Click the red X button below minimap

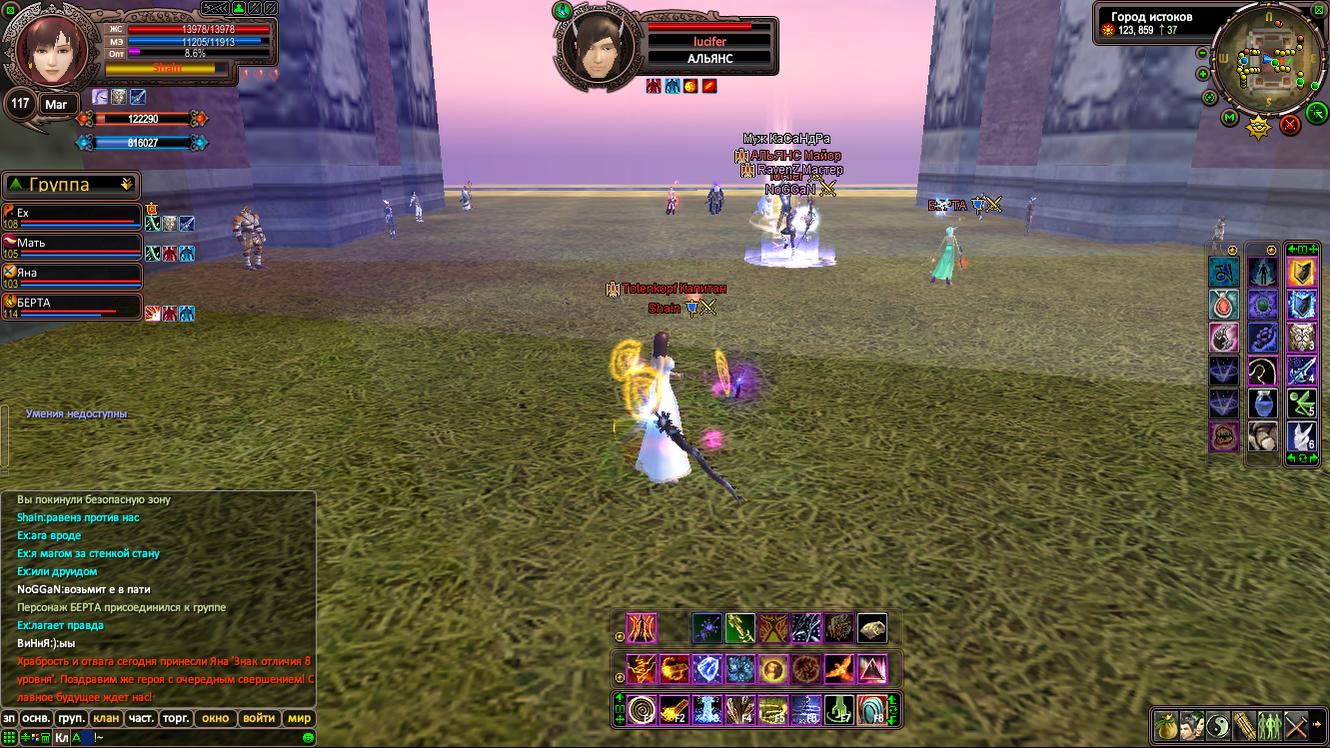click(1290, 124)
